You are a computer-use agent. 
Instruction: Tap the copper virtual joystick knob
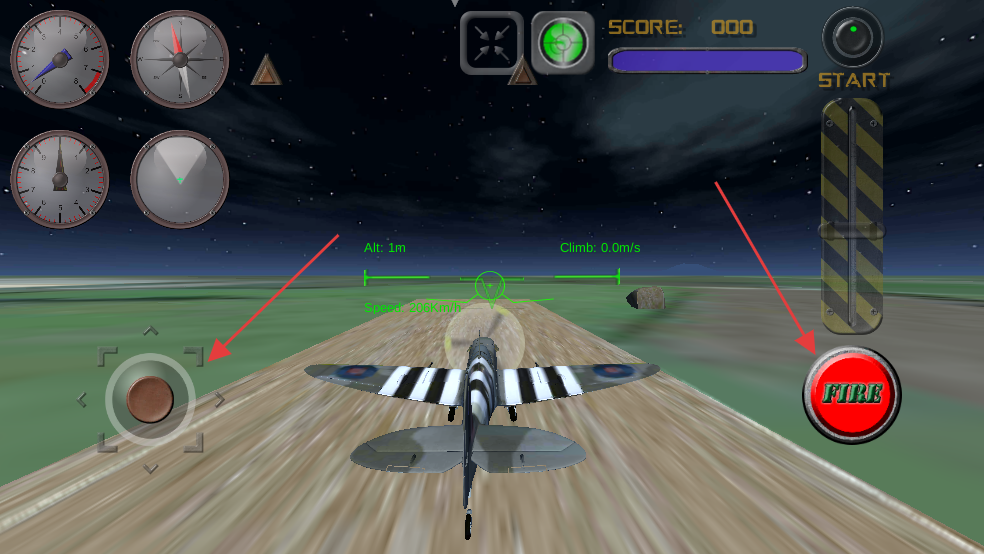point(150,399)
